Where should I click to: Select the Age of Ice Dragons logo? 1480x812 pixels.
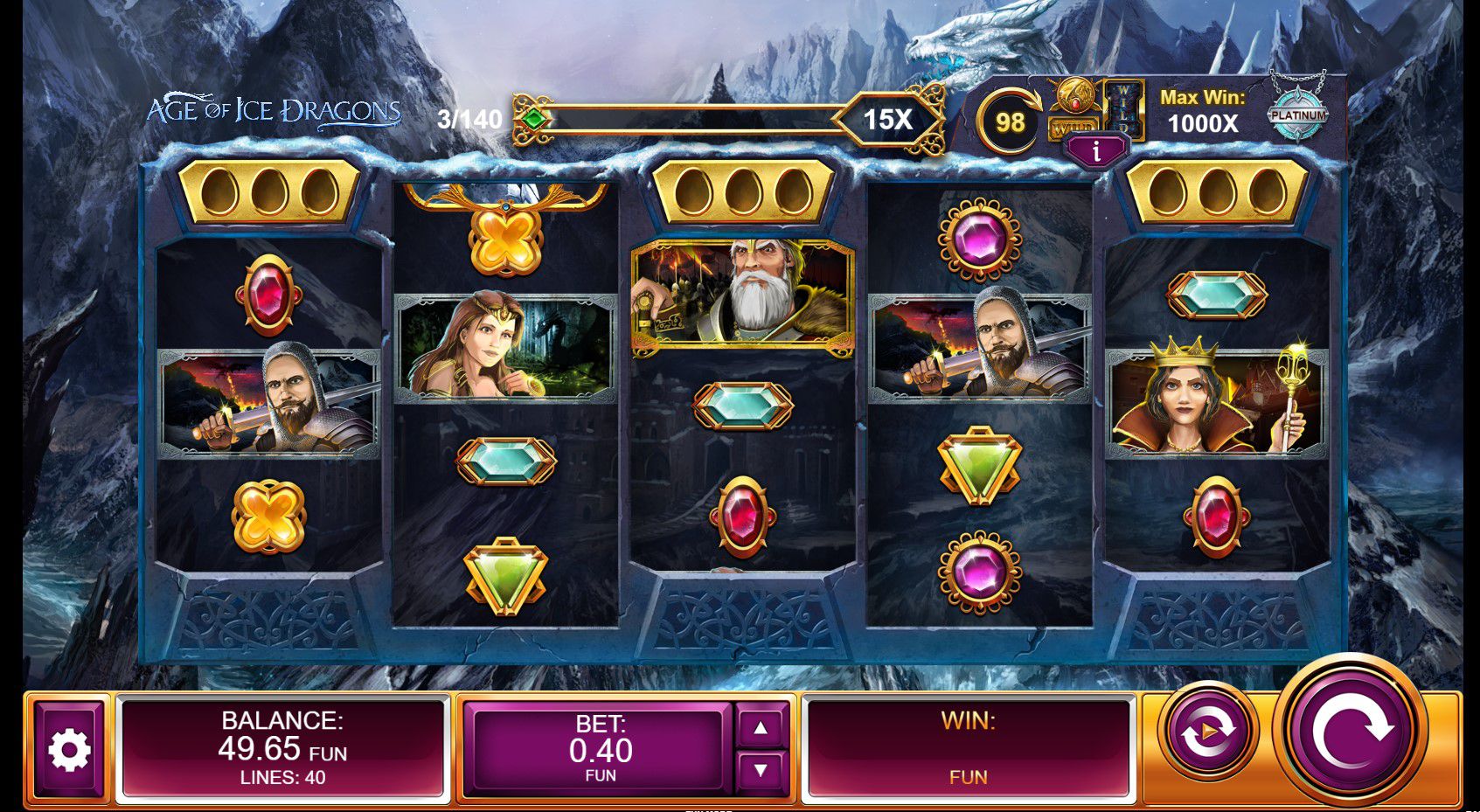(x=275, y=108)
